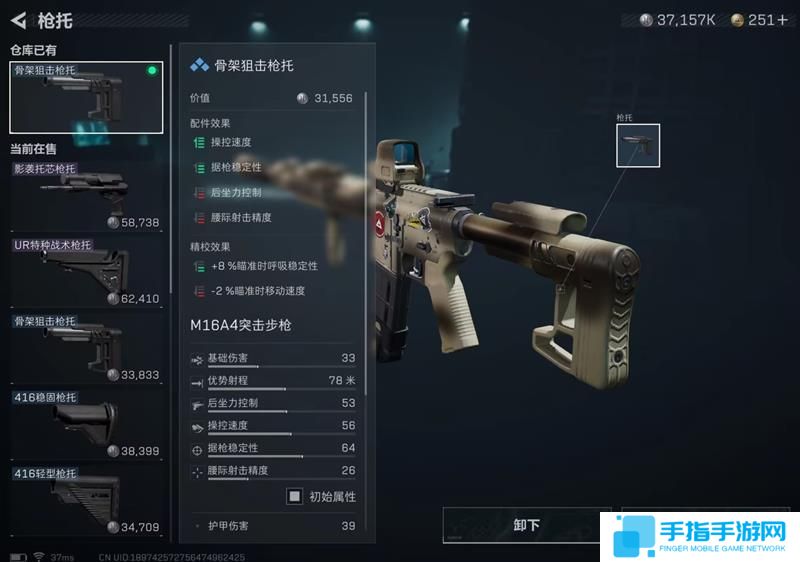
Task: Go back using the top-left arrow
Action: pos(17,20)
